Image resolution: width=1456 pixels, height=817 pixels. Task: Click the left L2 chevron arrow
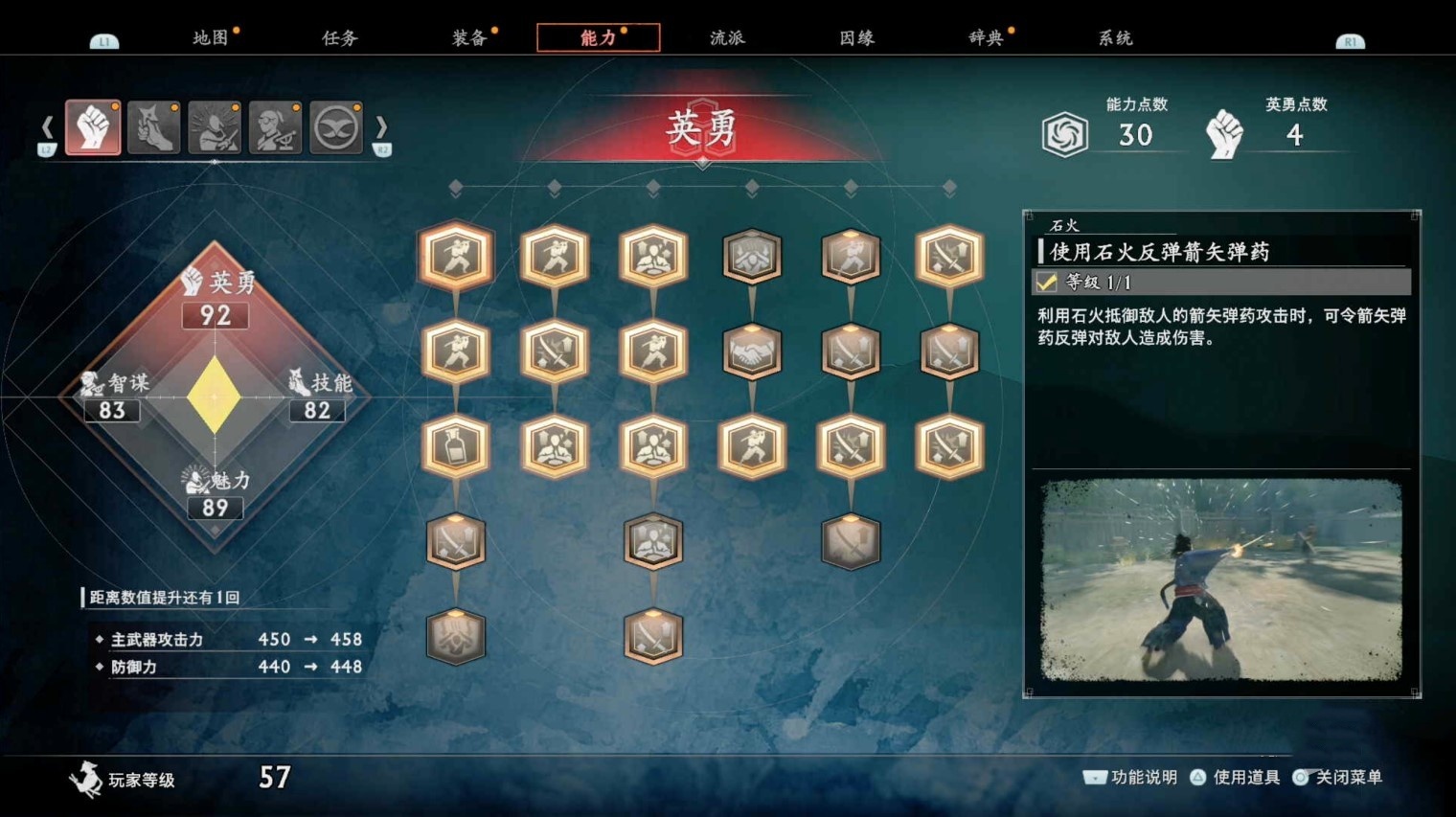coord(46,125)
